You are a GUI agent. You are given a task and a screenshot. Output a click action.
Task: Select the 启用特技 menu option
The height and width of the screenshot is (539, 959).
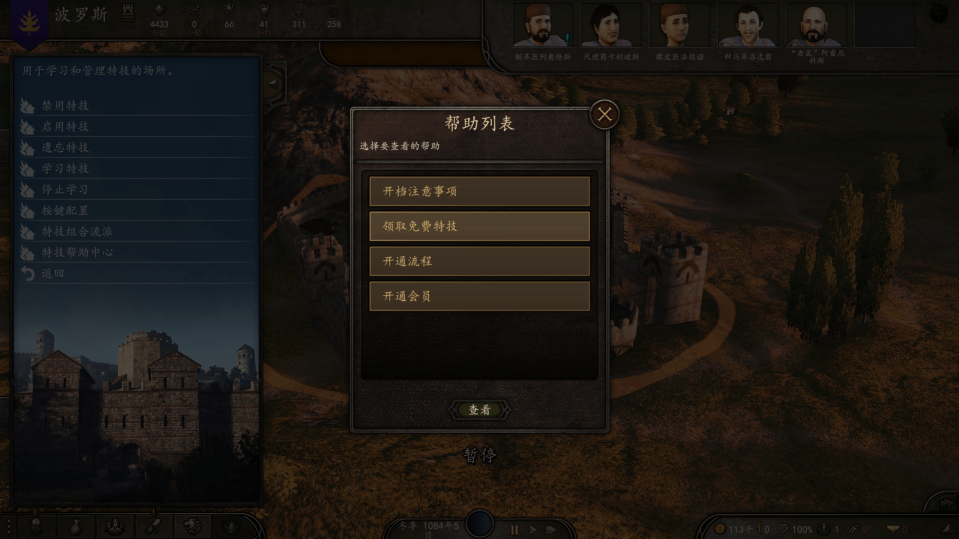tap(65, 127)
